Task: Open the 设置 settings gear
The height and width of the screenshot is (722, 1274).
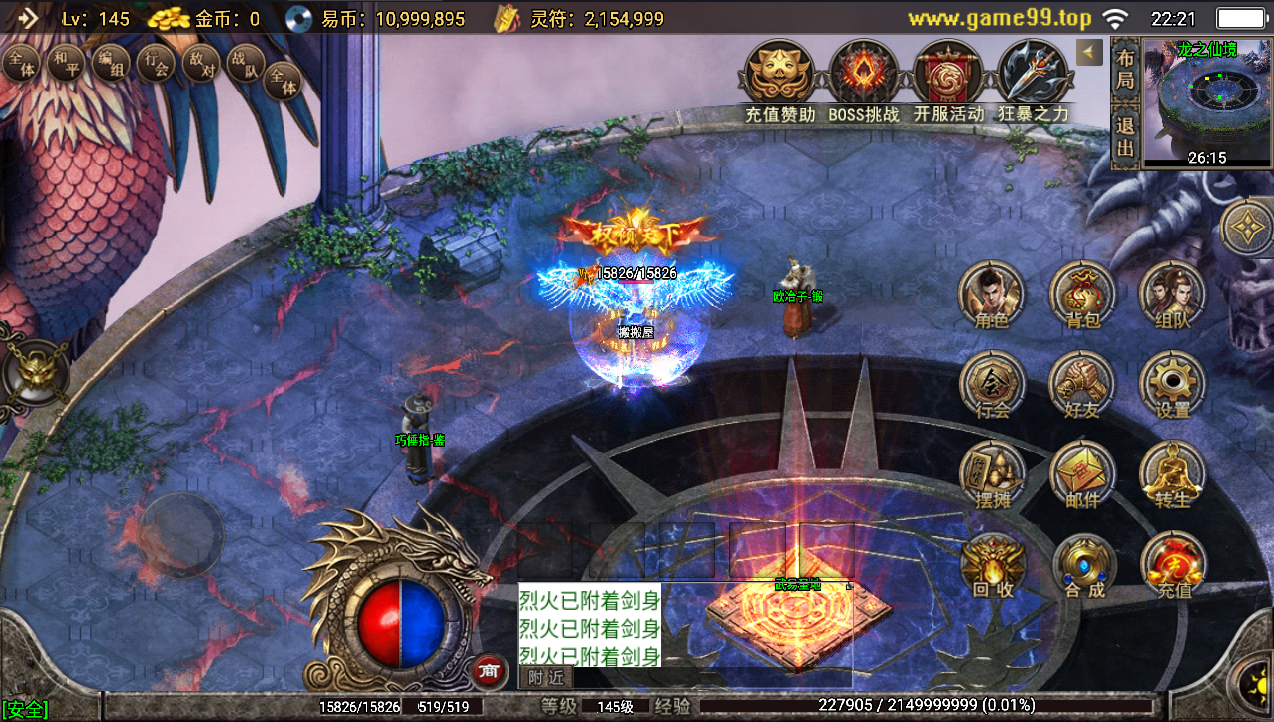Action: [x=1172, y=385]
